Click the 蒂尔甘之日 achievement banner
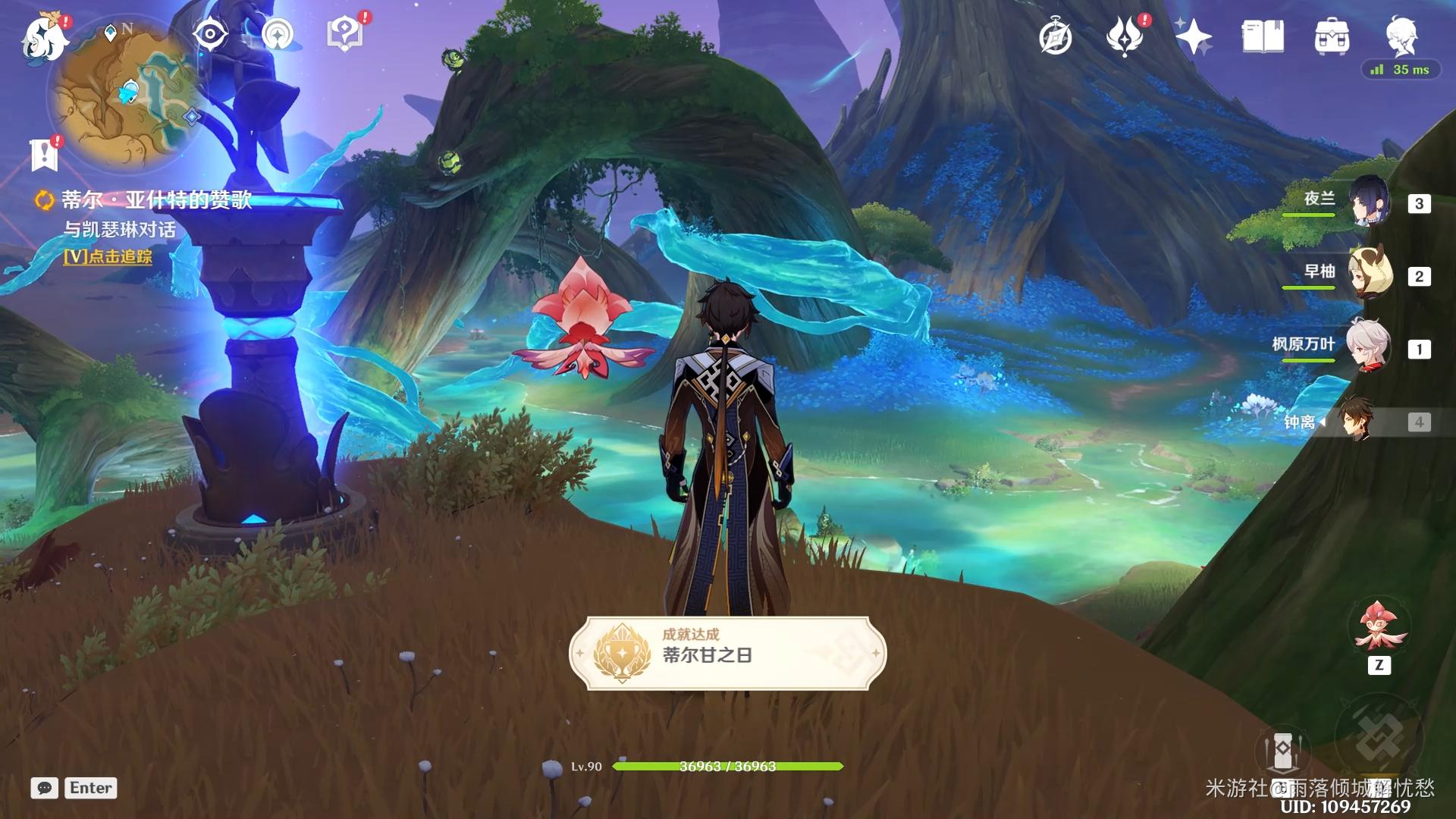 click(727, 653)
